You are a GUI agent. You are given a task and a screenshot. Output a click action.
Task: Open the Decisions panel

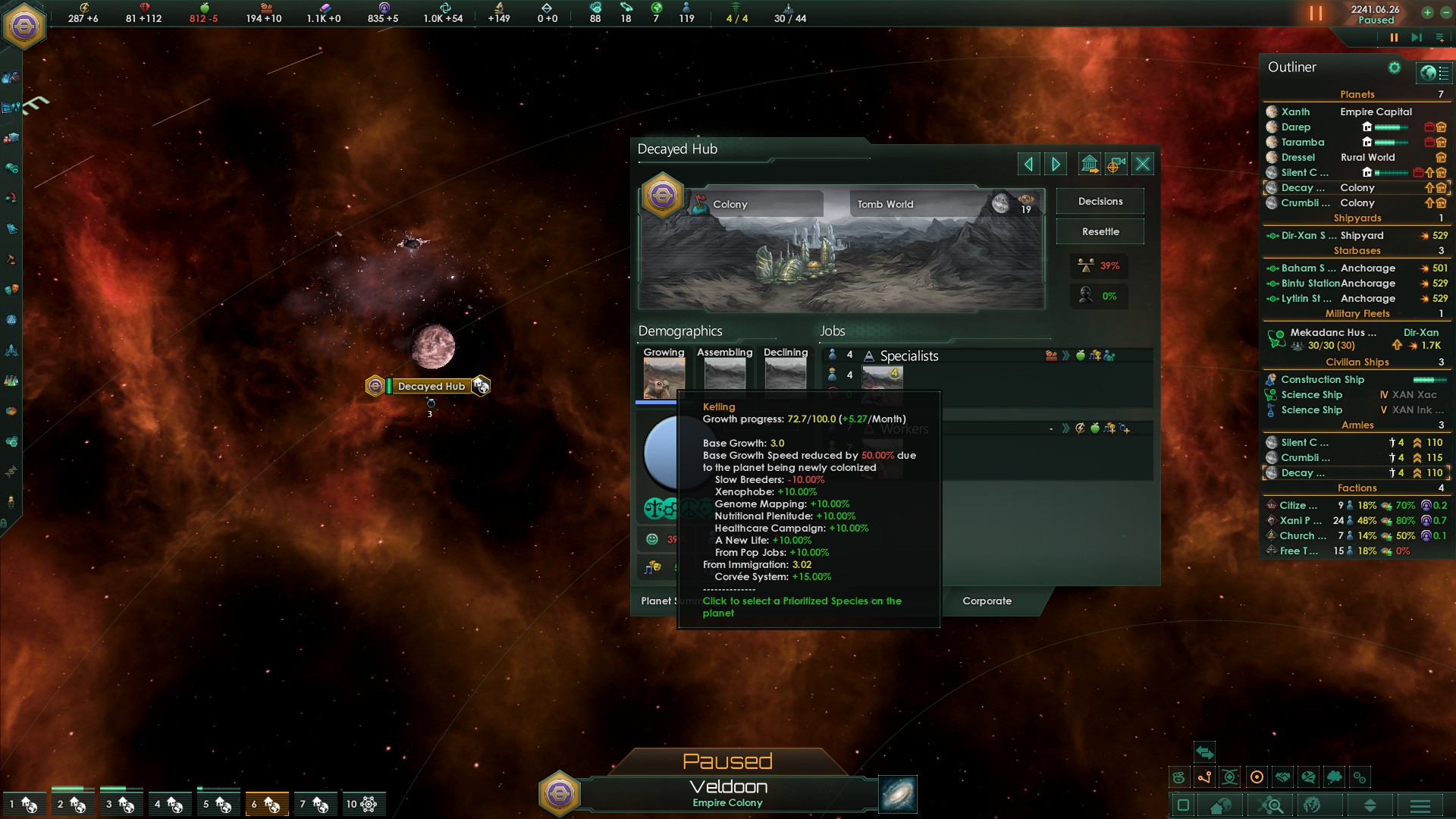point(1100,202)
